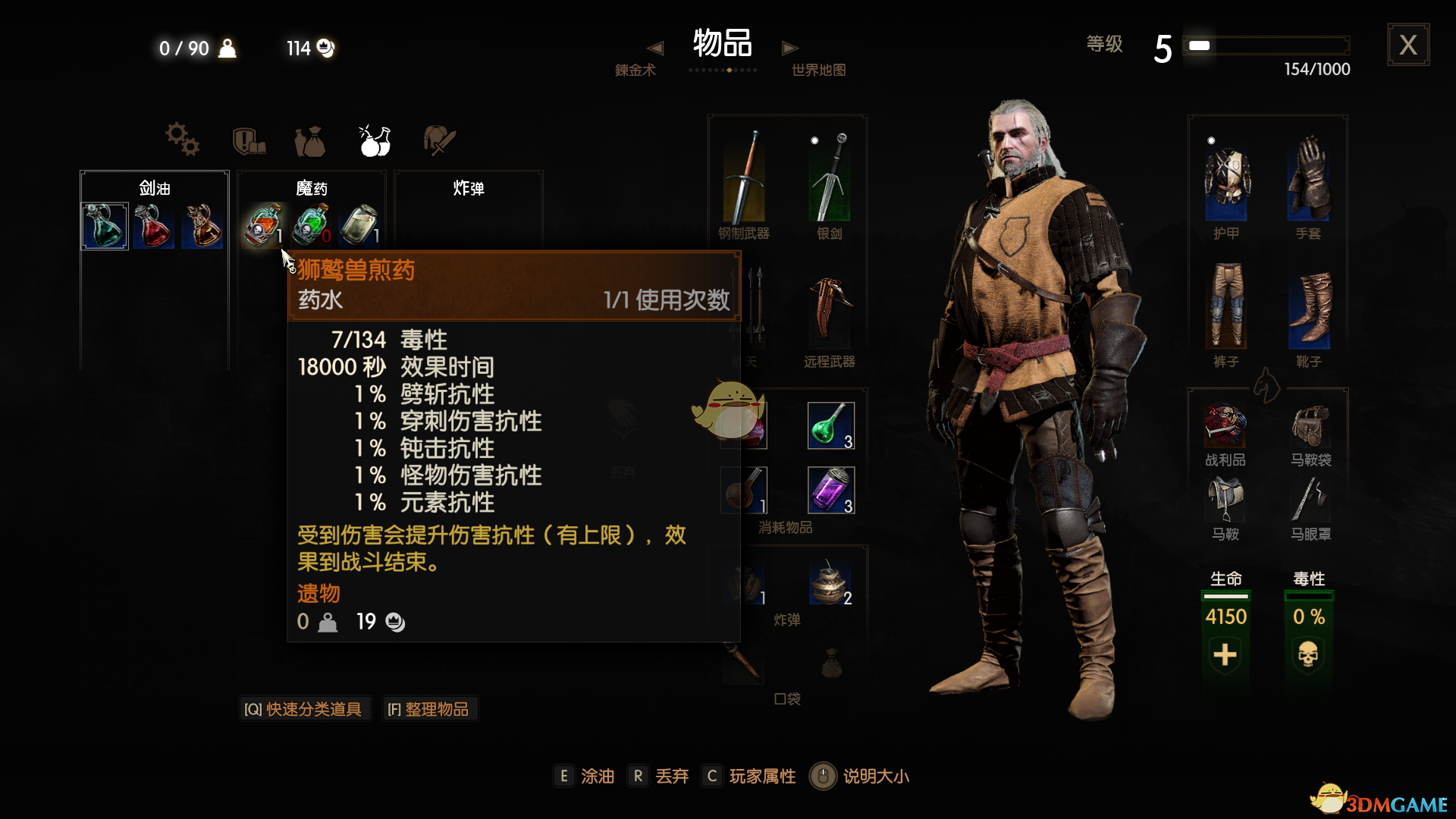
Task: Click the [Q] 快速分类道具 button
Action: point(303,708)
